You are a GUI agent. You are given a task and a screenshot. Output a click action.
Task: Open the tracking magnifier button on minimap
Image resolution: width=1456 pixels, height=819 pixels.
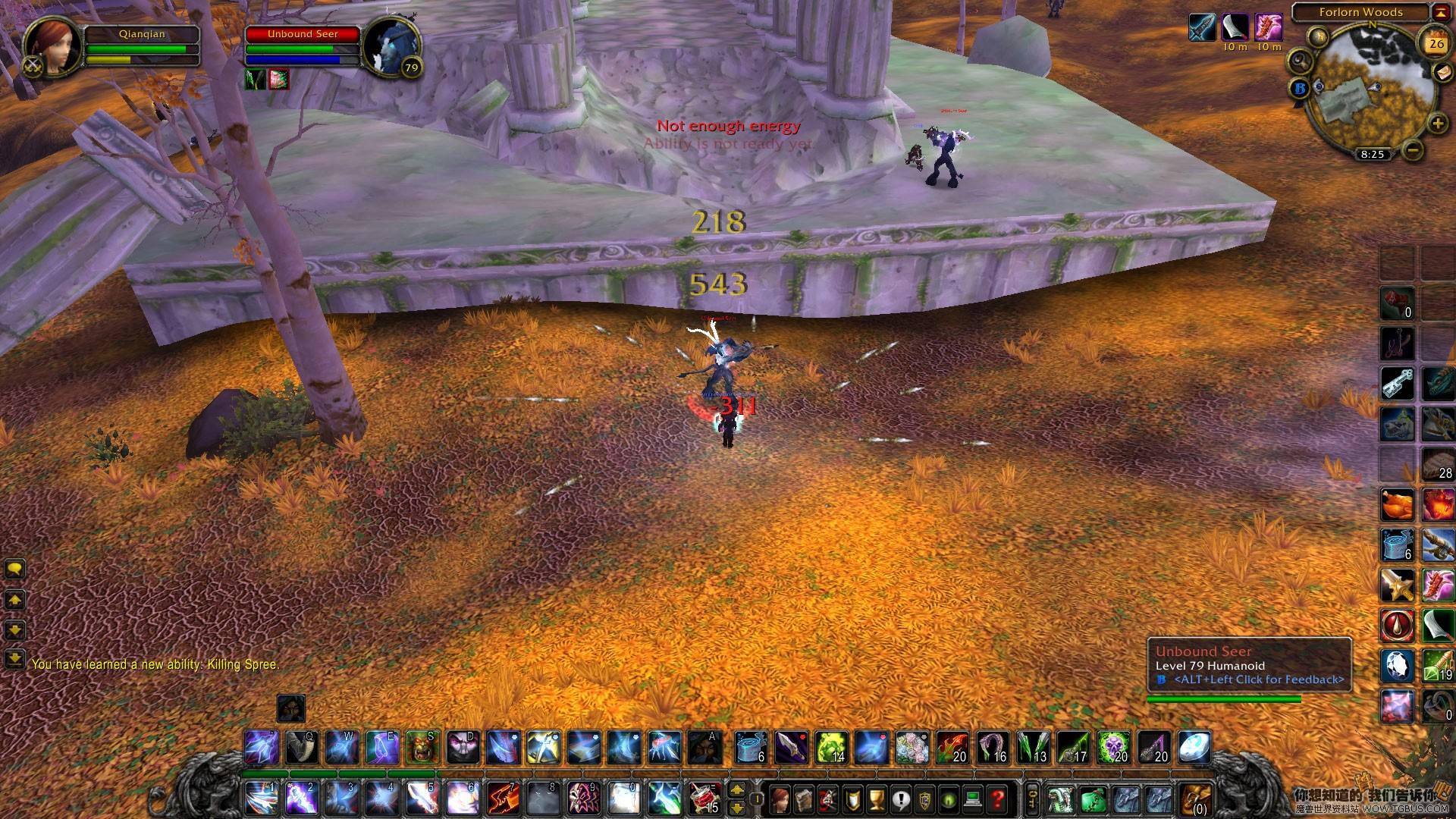click(1300, 61)
